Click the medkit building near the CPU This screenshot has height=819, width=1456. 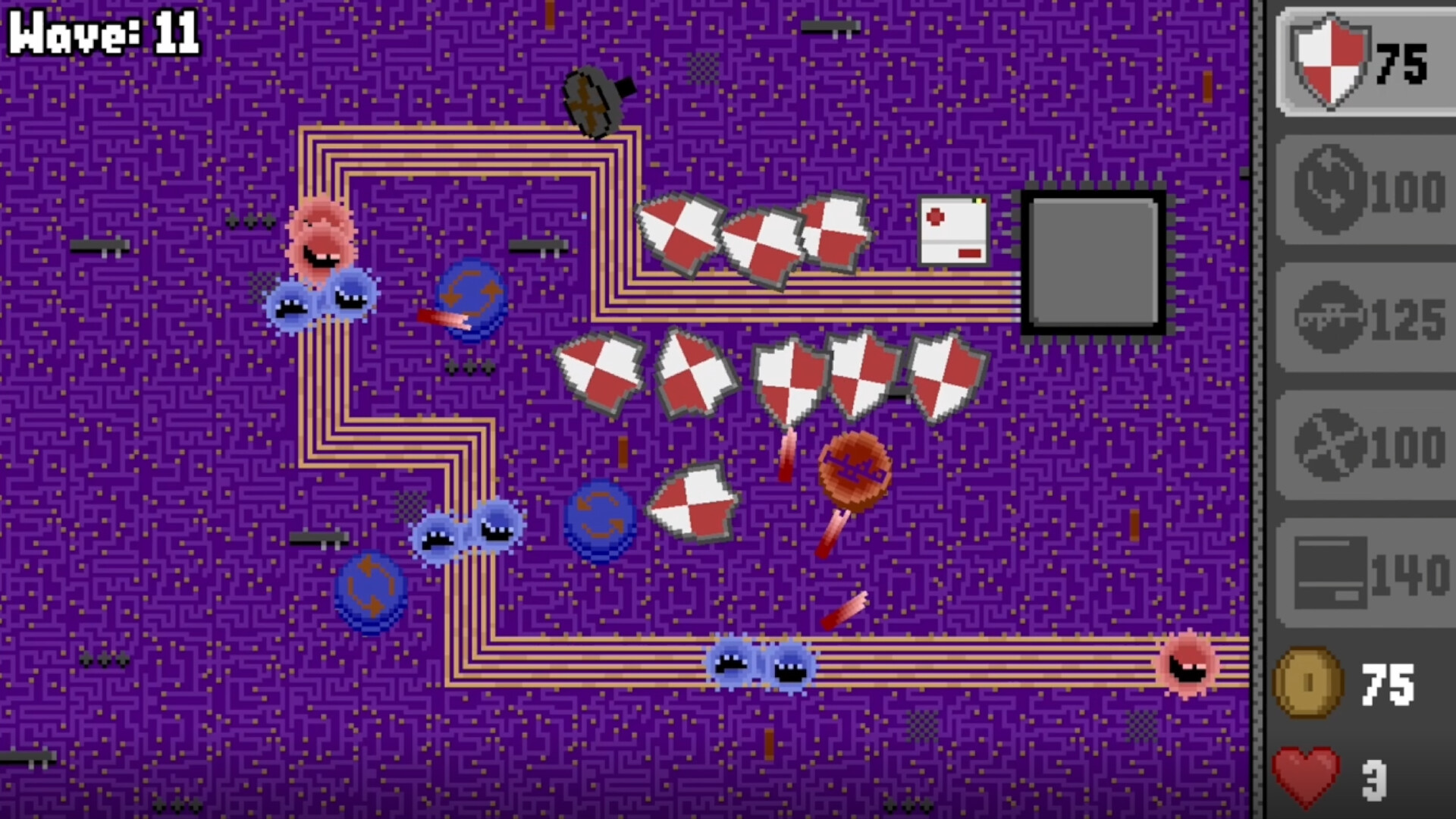[954, 231]
